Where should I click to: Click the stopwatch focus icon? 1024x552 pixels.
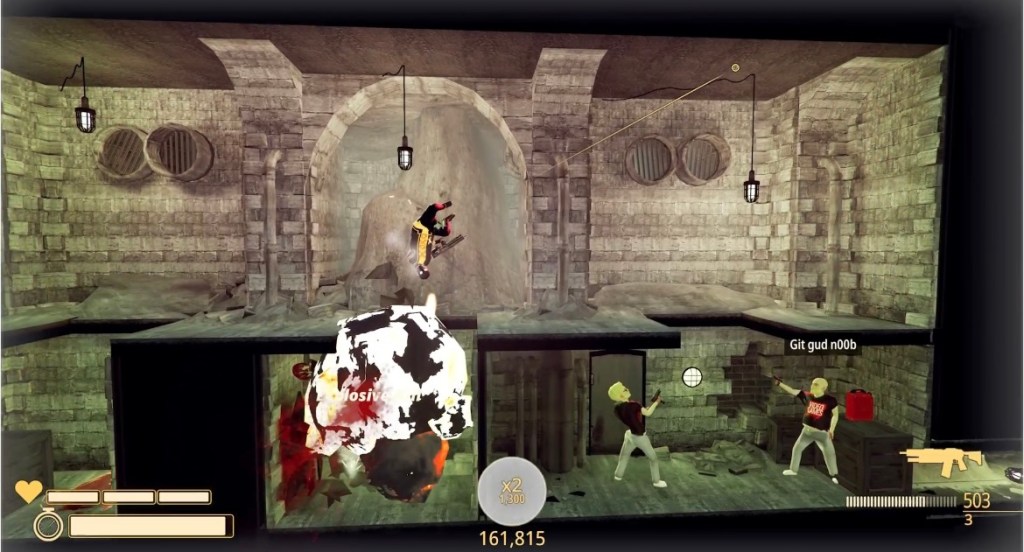[x=47, y=524]
